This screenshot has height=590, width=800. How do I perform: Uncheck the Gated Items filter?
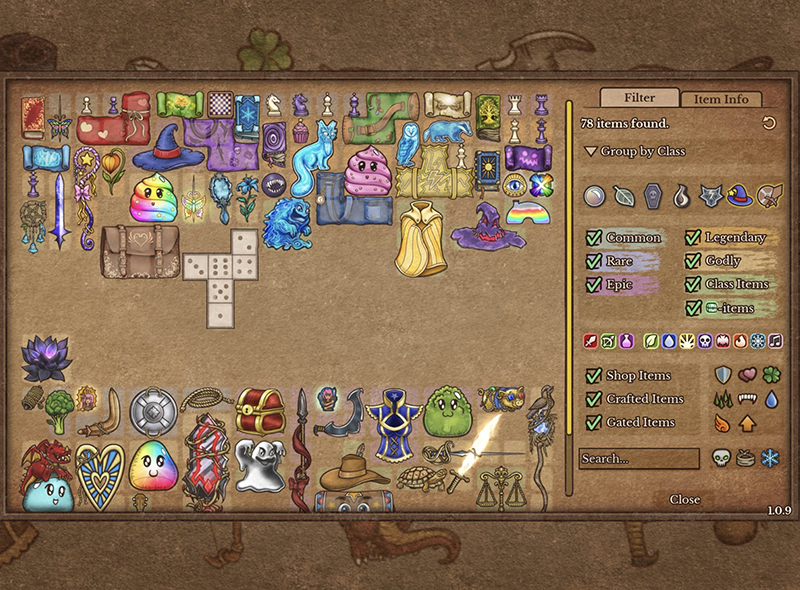(594, 422)
